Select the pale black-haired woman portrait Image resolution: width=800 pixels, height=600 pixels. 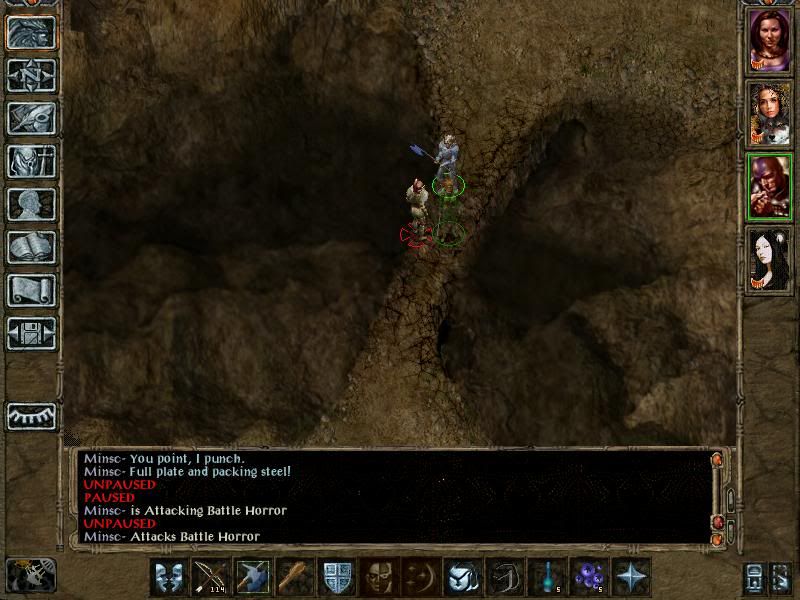click(770, 260)
